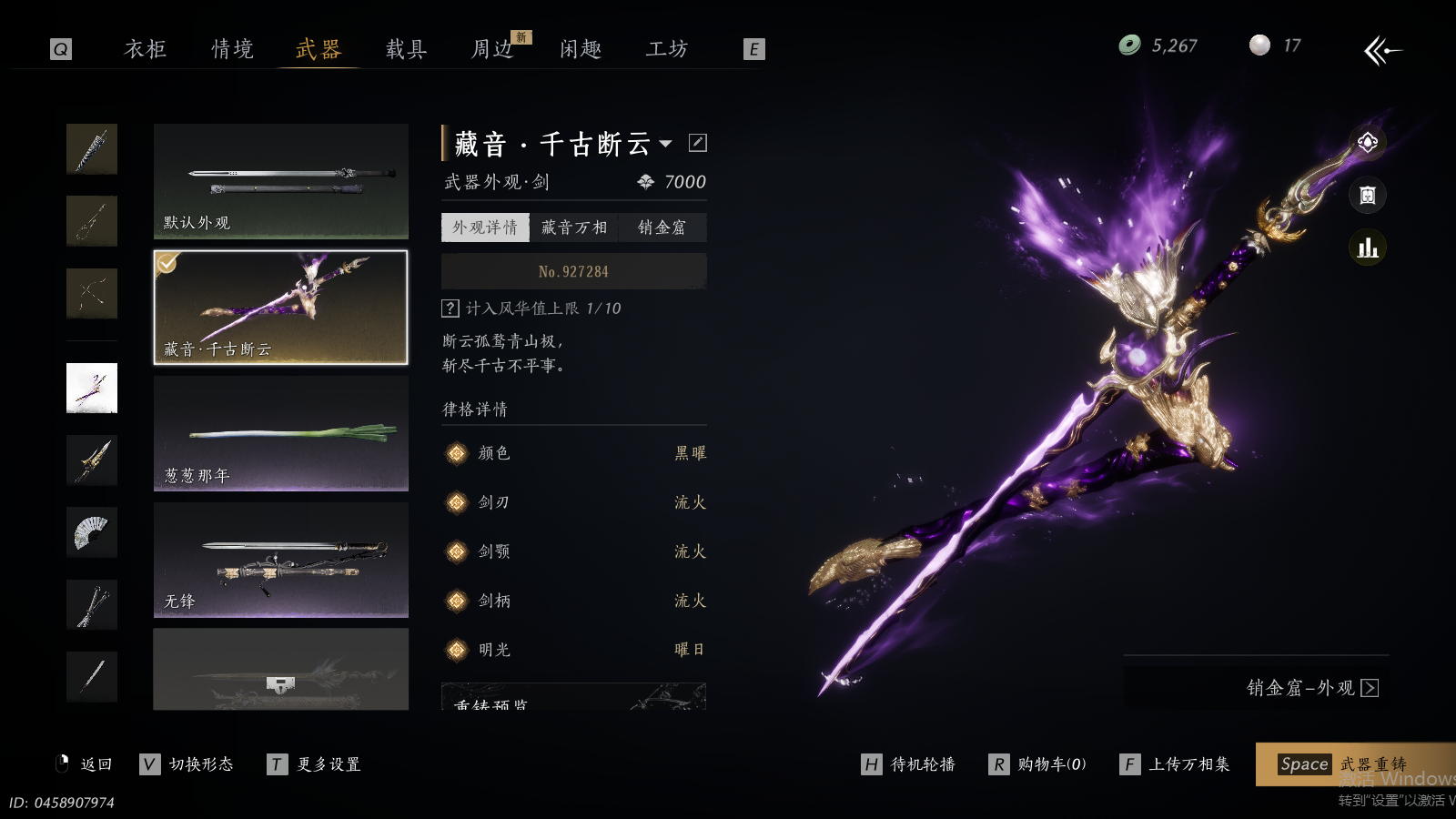
Task: Open the bar chart statistics icon
Action: (1367, 248)
